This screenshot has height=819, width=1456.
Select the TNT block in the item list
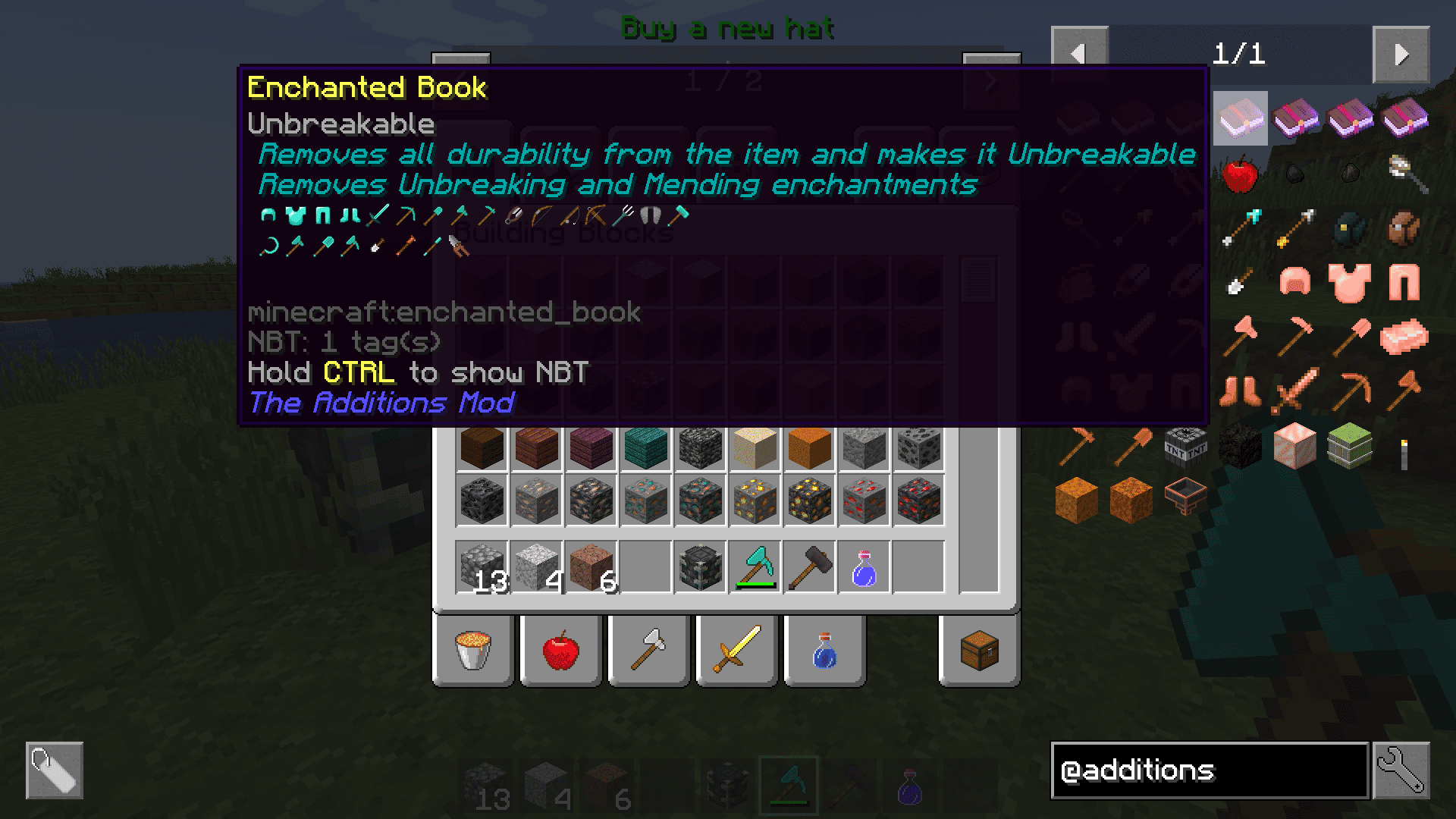point(1185,446)
